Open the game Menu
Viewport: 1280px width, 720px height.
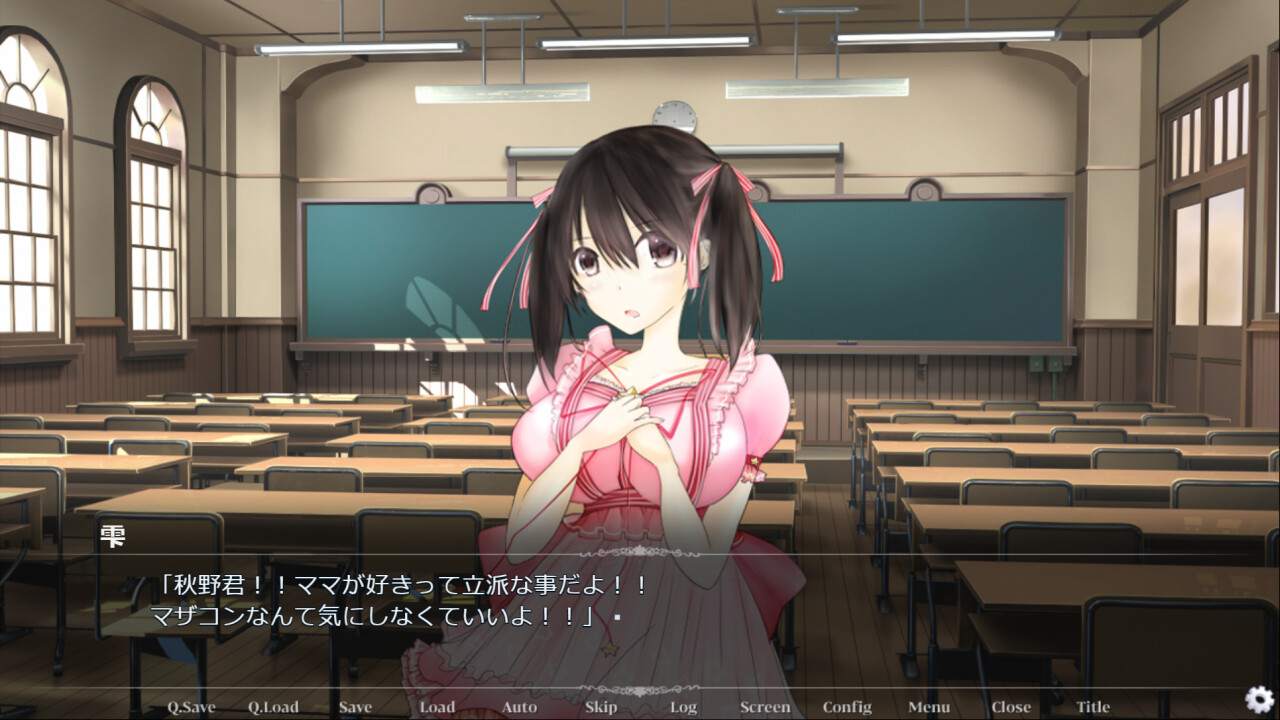(929, 707)
